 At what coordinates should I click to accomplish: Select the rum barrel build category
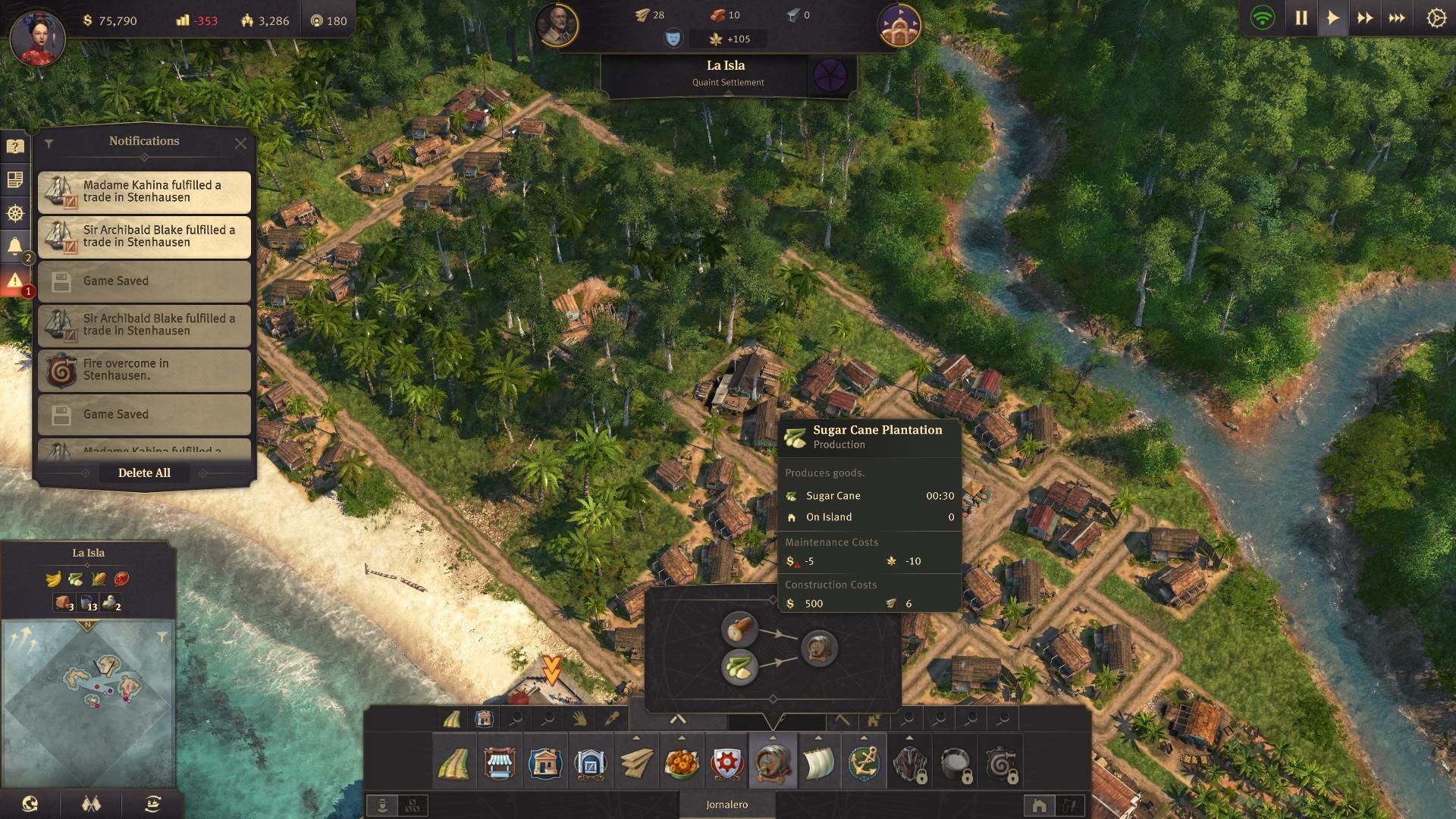(x=773, y=764)
